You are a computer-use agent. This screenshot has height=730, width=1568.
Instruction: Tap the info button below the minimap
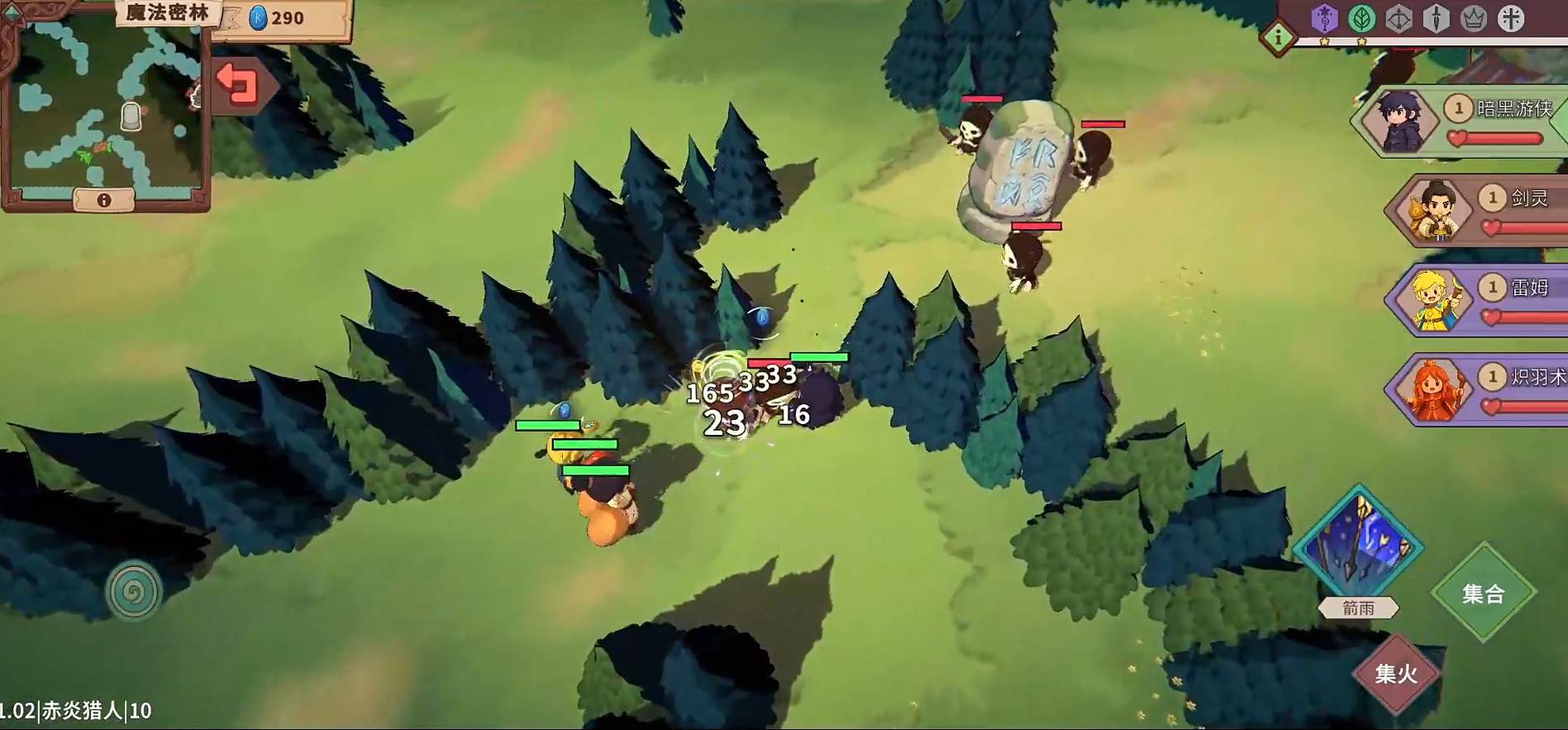(x=104, y=200)
